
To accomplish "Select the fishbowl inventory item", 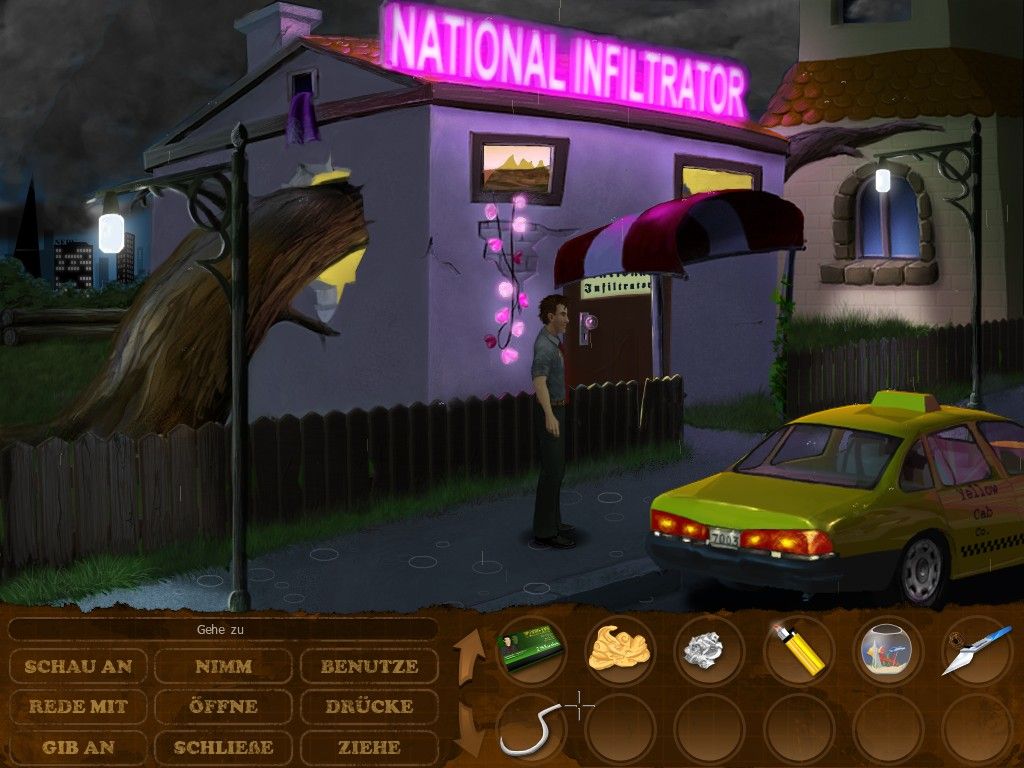I will tap(887, 650).
